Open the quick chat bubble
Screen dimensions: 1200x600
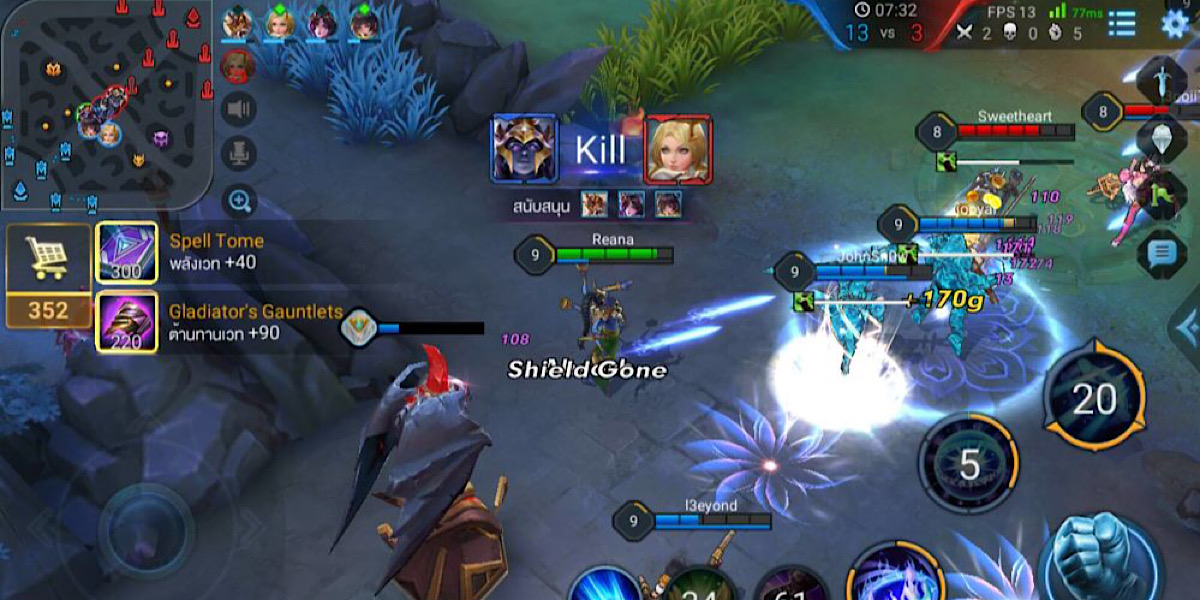1161,253
